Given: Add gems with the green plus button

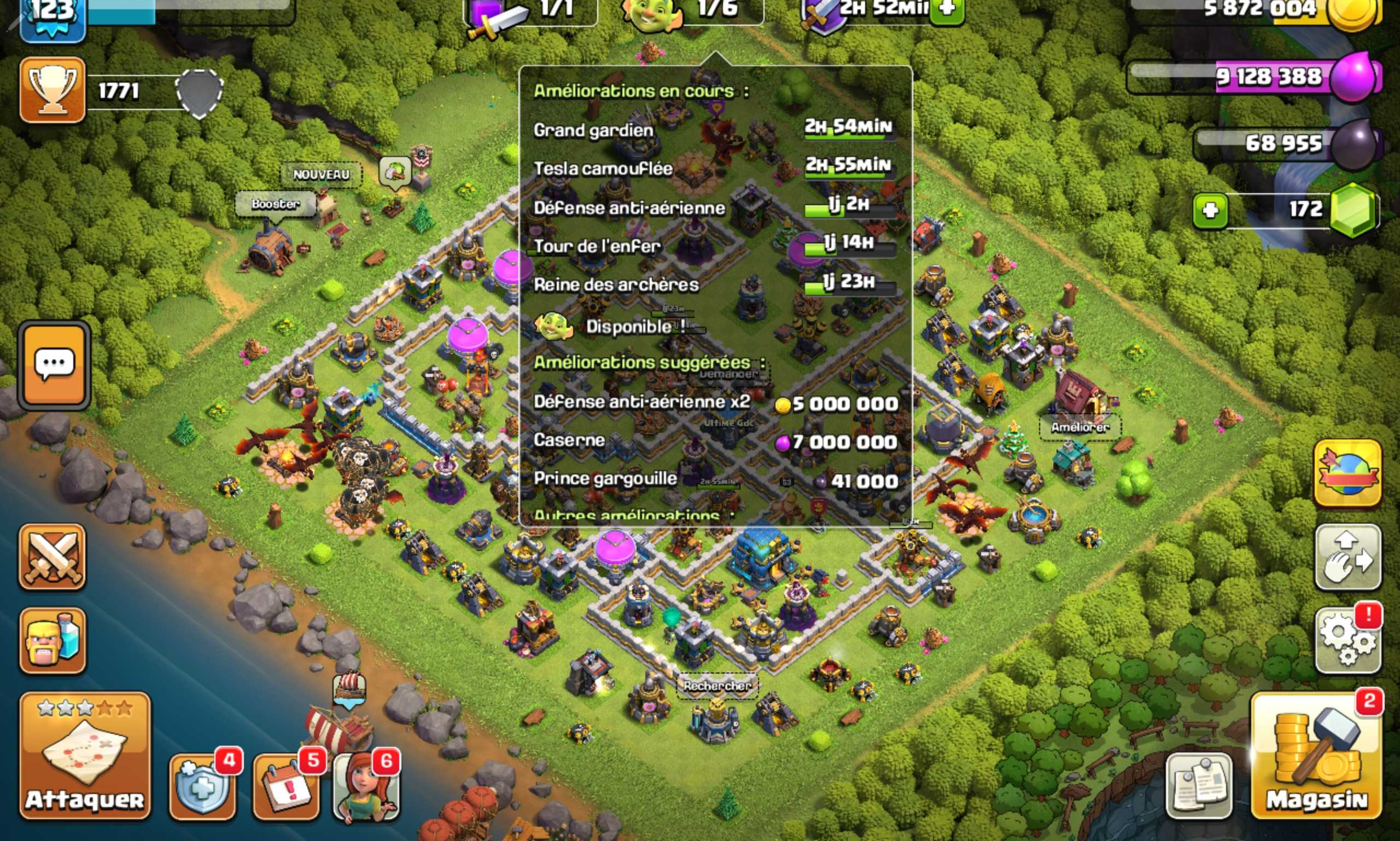Looking at the screenshot, I should pos(1210,210).
